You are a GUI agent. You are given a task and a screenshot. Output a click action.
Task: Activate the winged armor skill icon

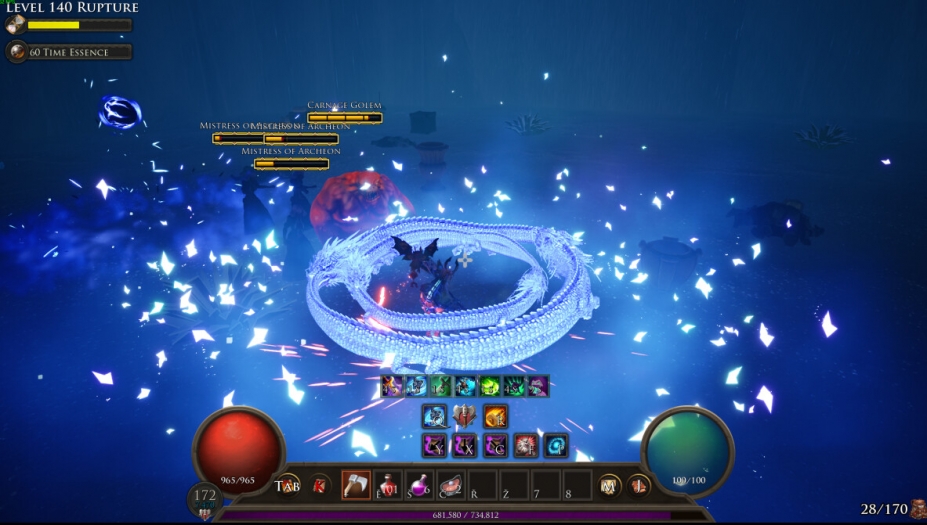point(465,416)
